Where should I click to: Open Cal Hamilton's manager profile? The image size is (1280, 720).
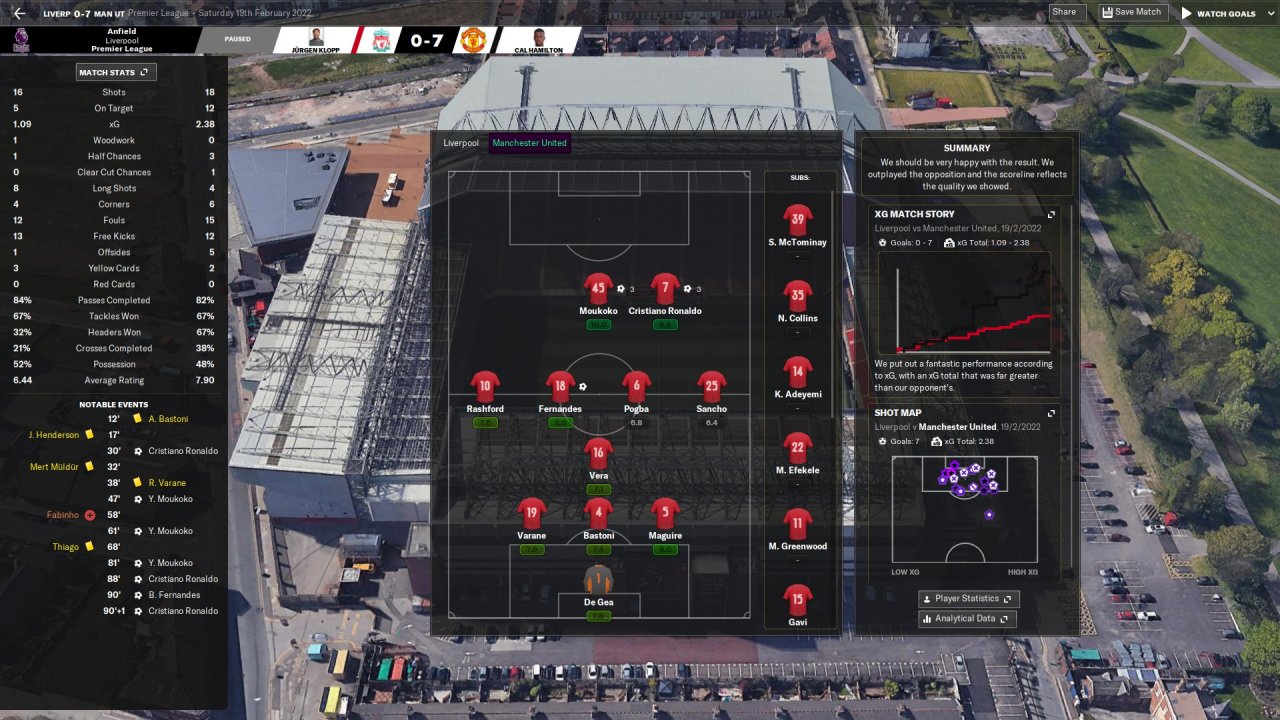pyautogui.click(x=539, y=41)
